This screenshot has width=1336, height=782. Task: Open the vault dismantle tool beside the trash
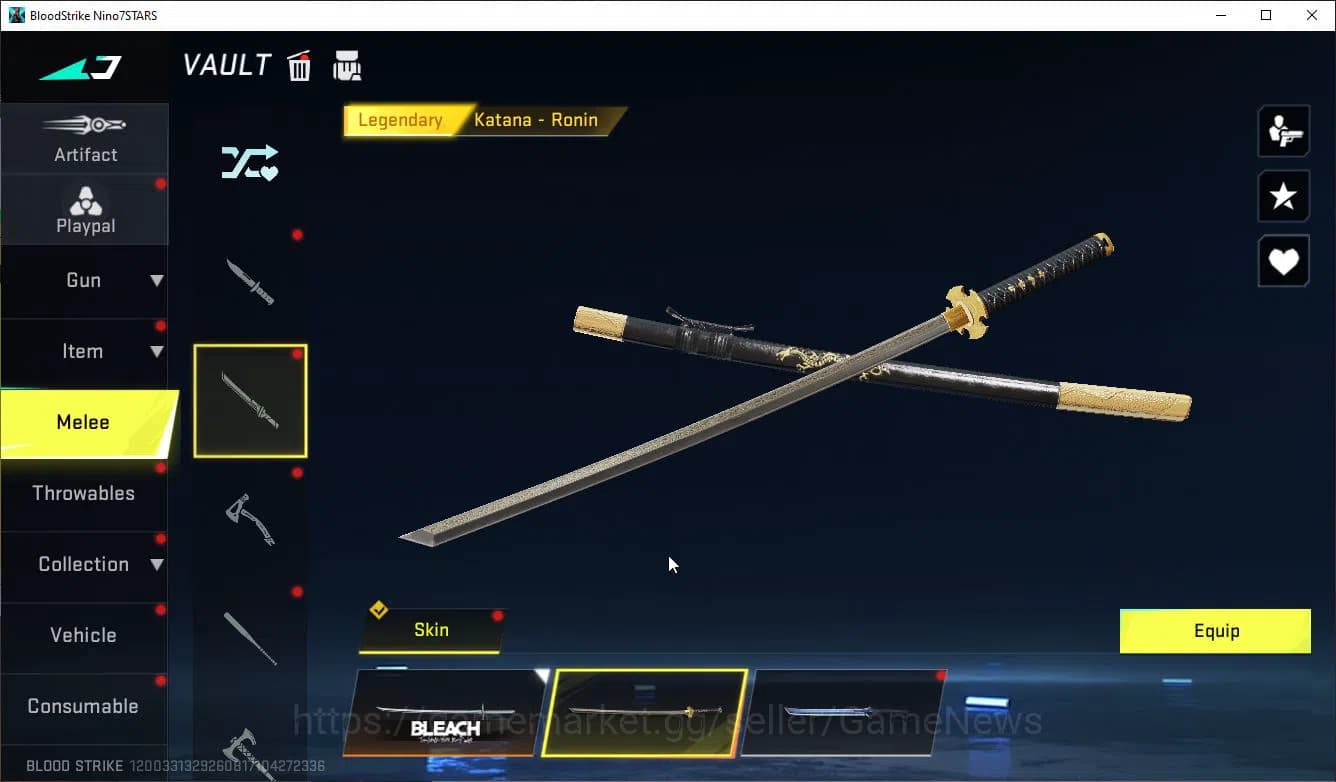347,64
